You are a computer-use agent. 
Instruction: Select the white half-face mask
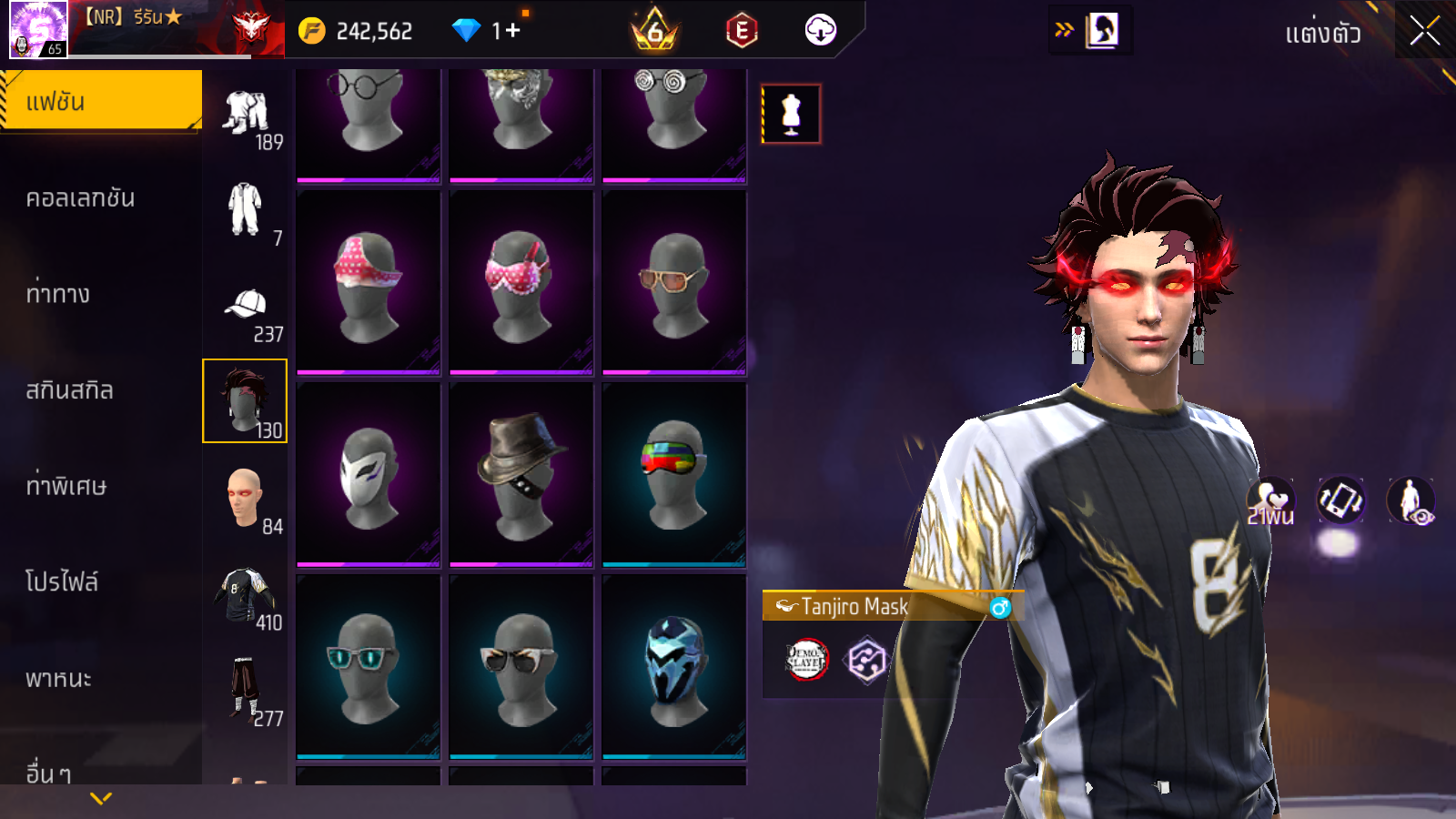click(369, 475)
